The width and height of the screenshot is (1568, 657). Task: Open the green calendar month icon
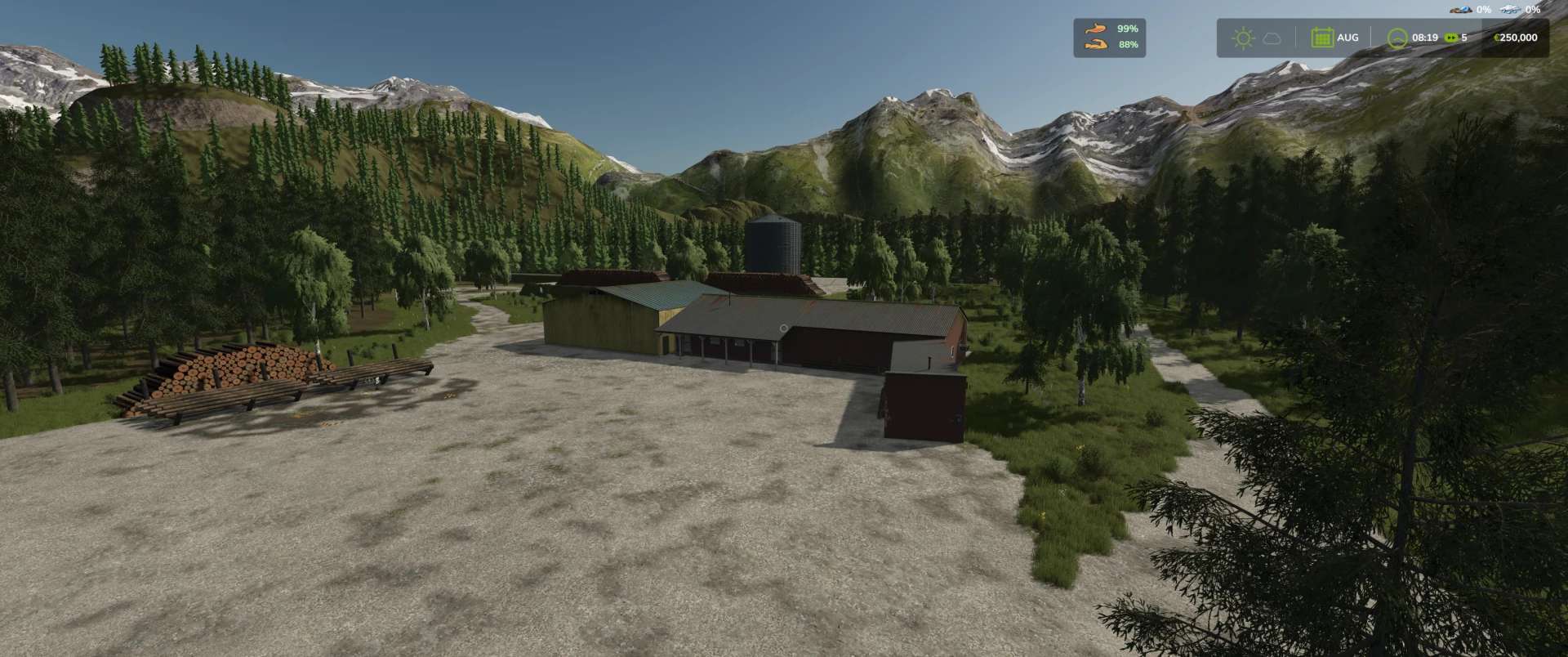point(1321,38)
